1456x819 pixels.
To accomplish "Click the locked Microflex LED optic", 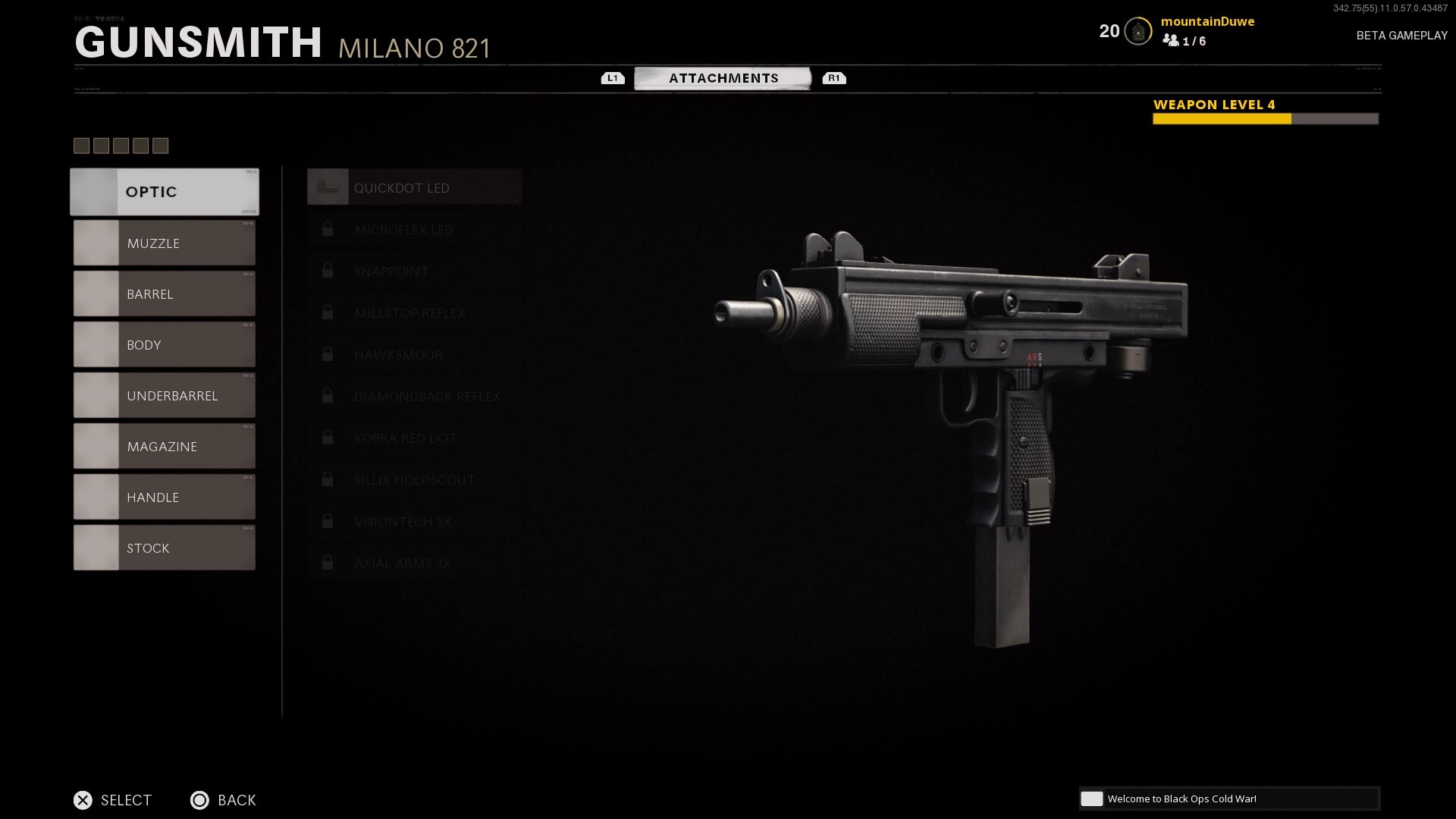I will coord(414,230).
